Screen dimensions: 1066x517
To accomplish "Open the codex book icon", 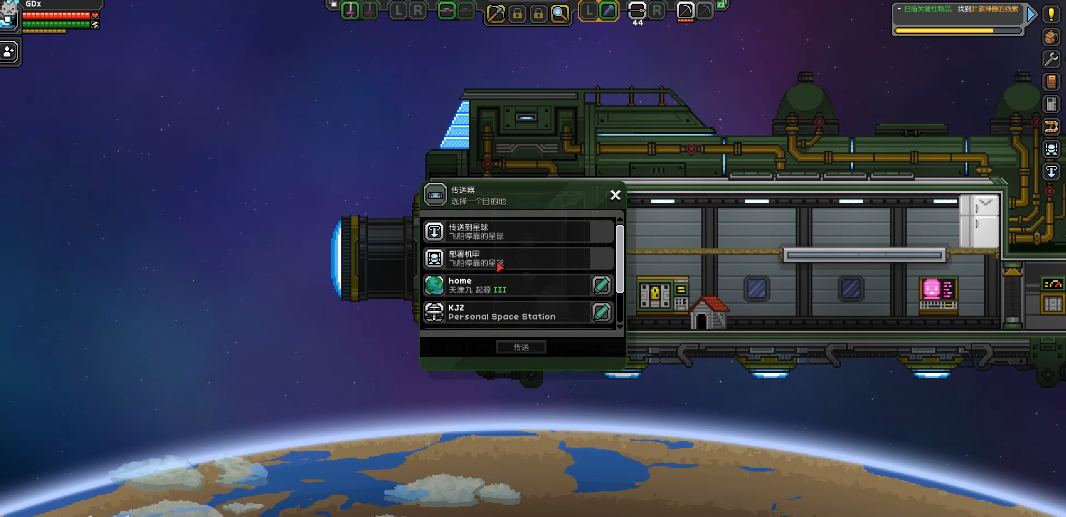I will [x=1051, y=81].
